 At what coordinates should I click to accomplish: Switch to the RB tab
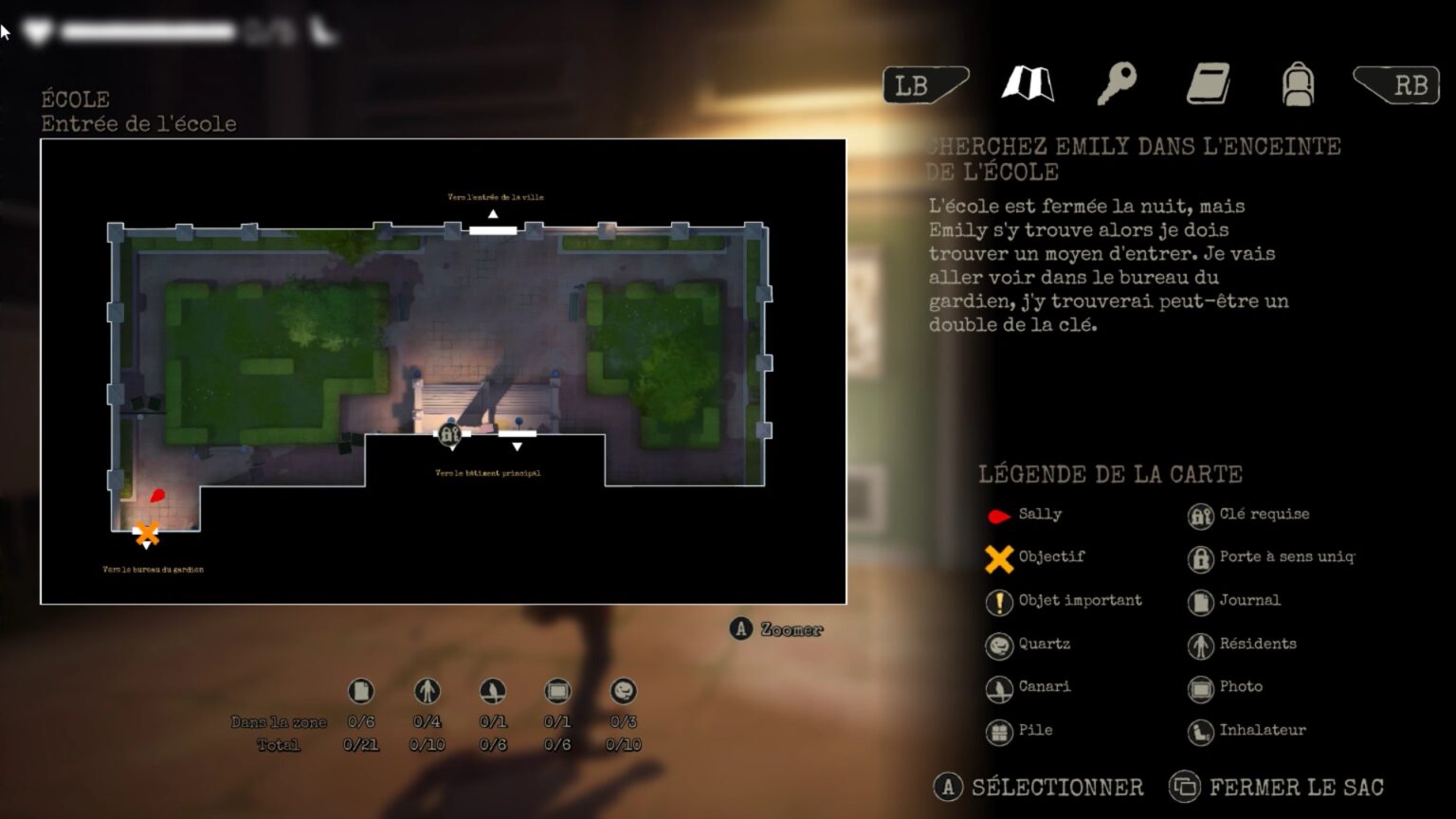click(x=1408, y=84)
